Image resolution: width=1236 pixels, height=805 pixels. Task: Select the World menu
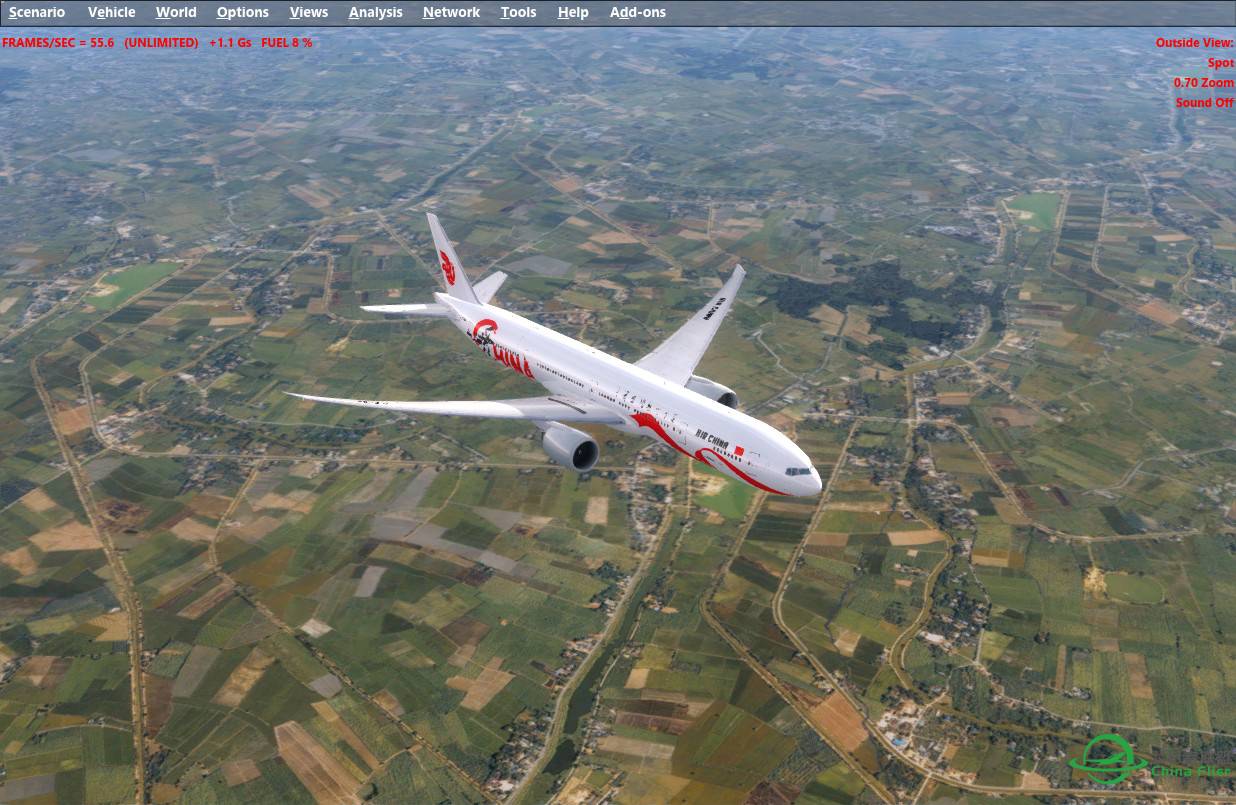coord(176,12)
